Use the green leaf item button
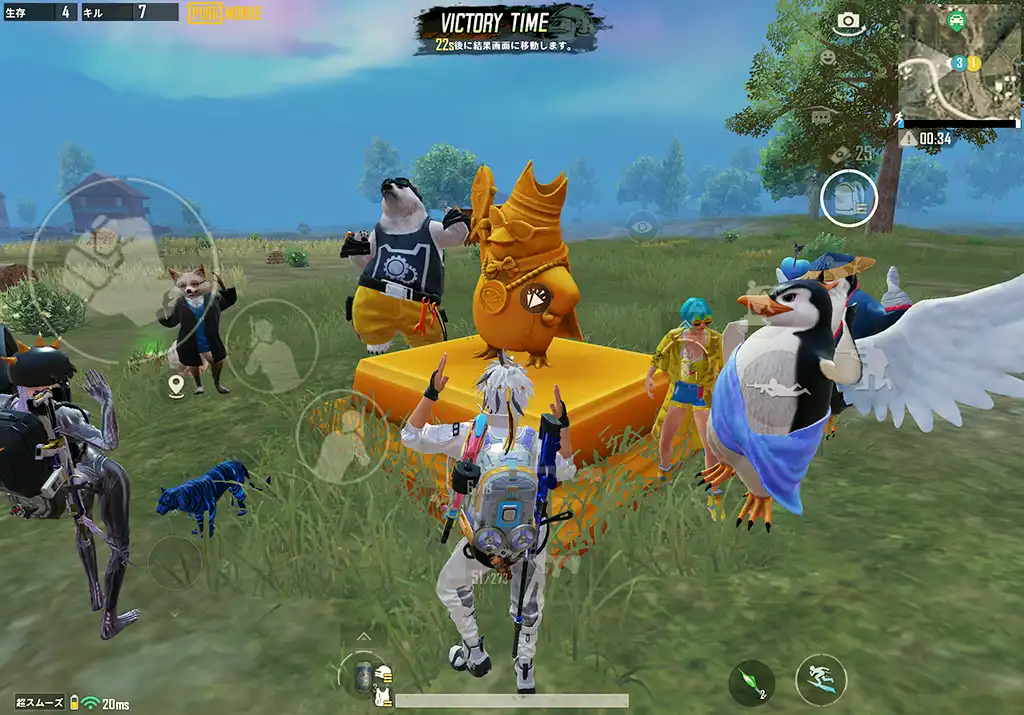 (x=751, y=682)
